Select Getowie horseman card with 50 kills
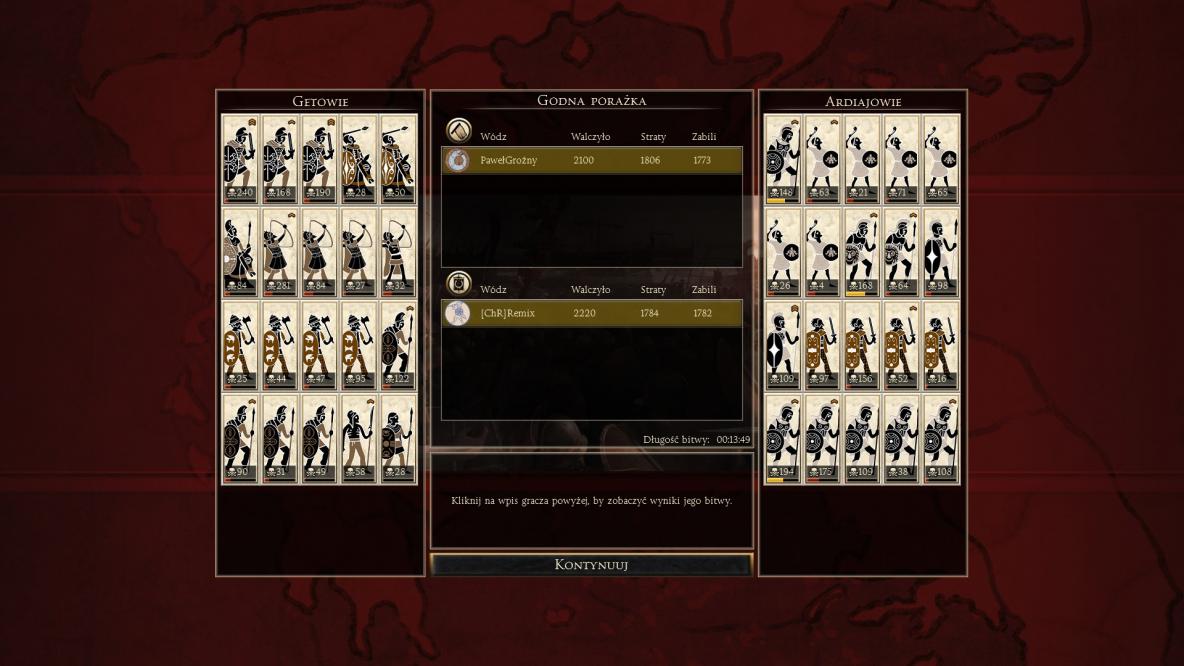Viewport: 1184px width, 666px height. [398, 158]
